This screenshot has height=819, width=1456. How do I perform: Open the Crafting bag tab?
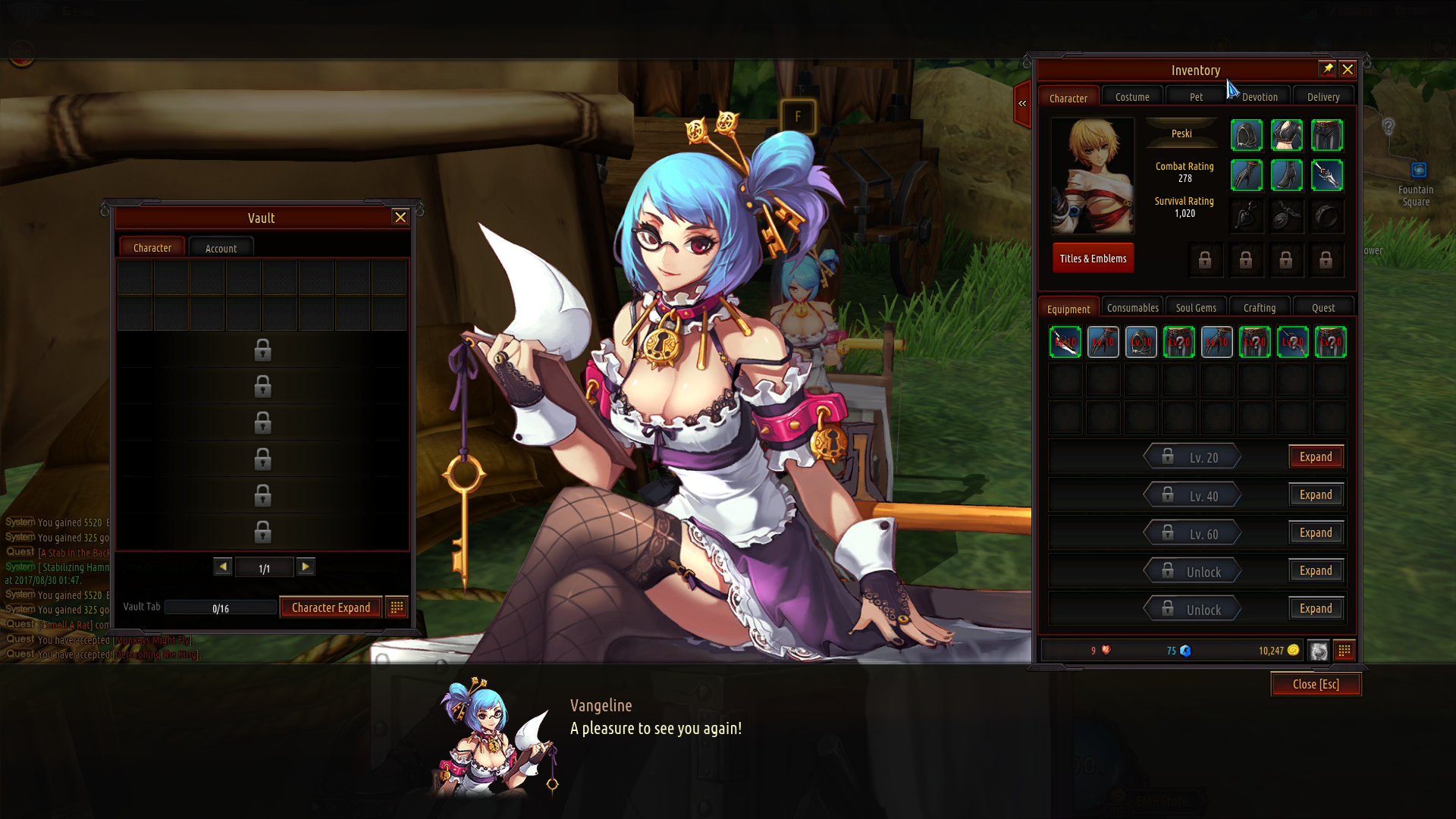(x=1260, y=308)
